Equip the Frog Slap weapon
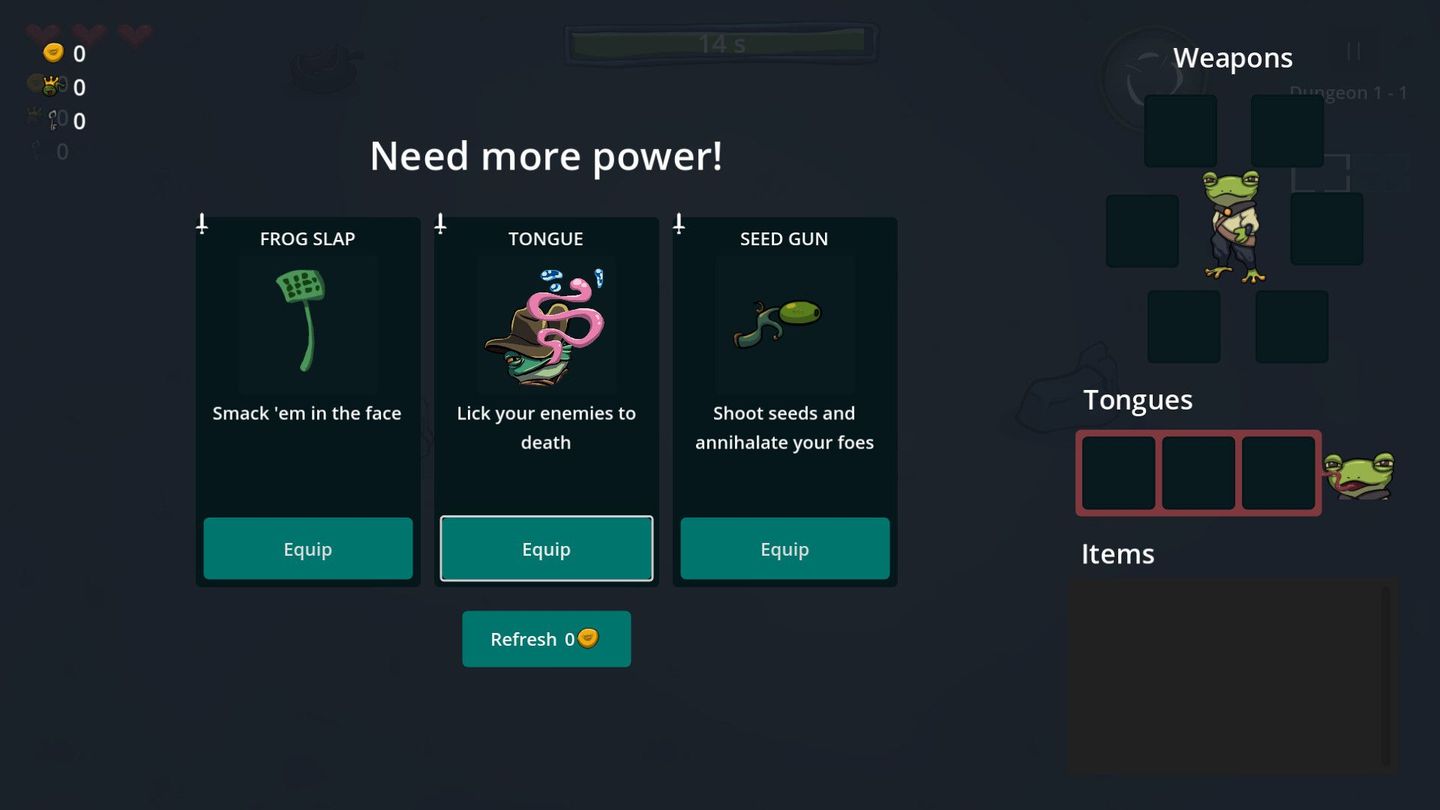Viewport: 1440px width, 810px height. (307, 548)
